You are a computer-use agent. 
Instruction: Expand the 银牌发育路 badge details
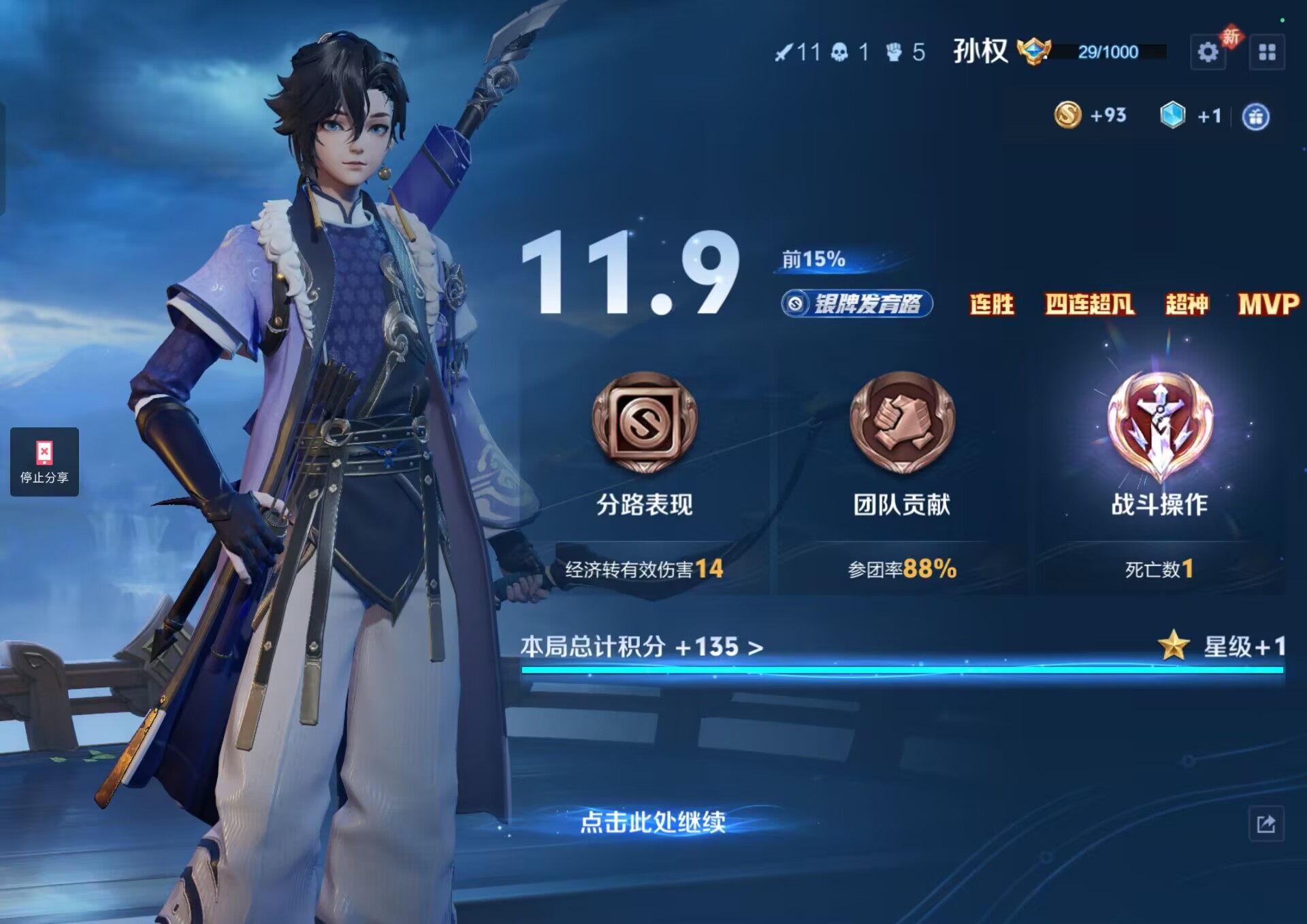tap(856, 305)
